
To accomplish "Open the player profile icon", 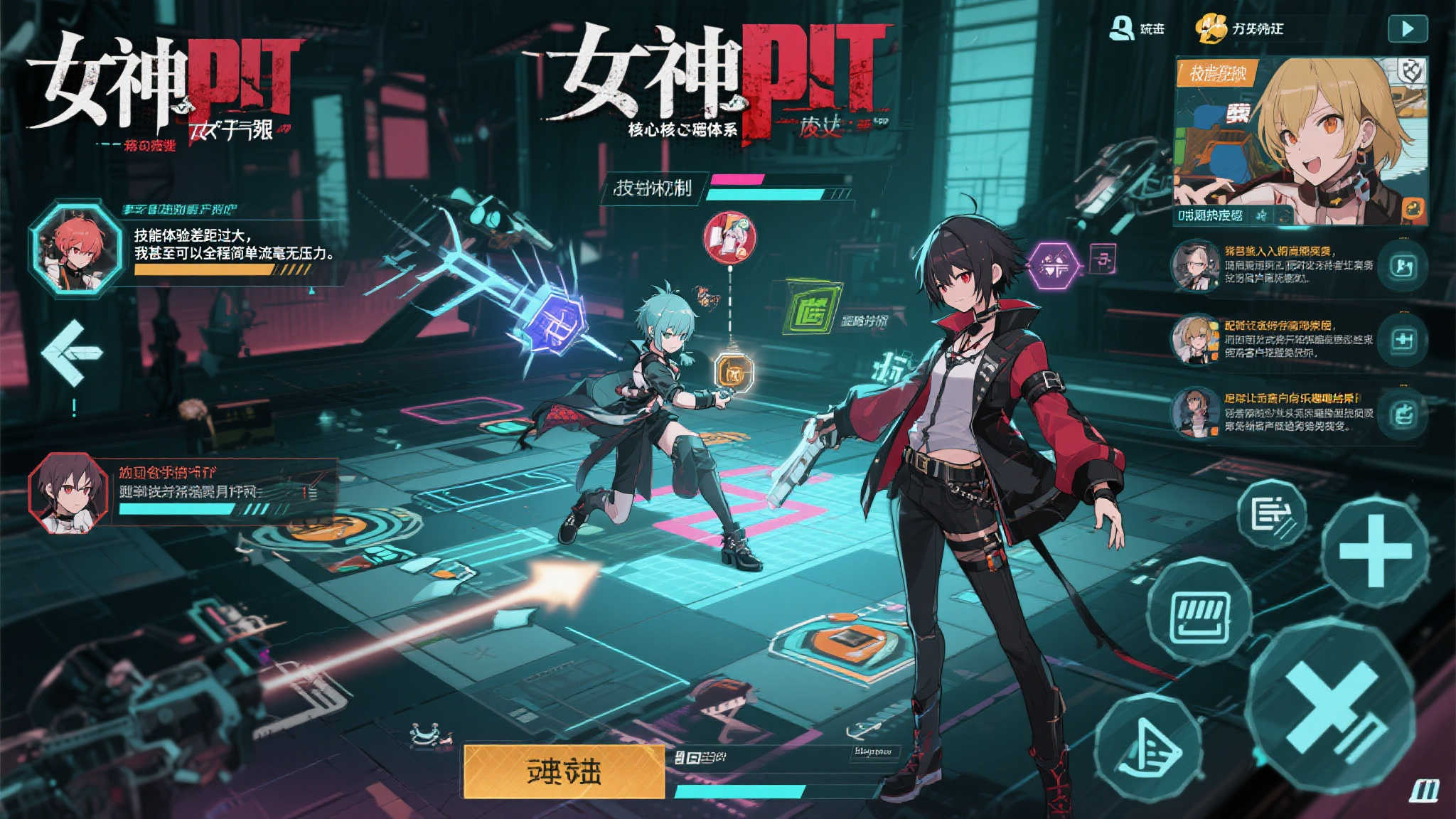I will pyautogui.click(x=1121, y=28).
